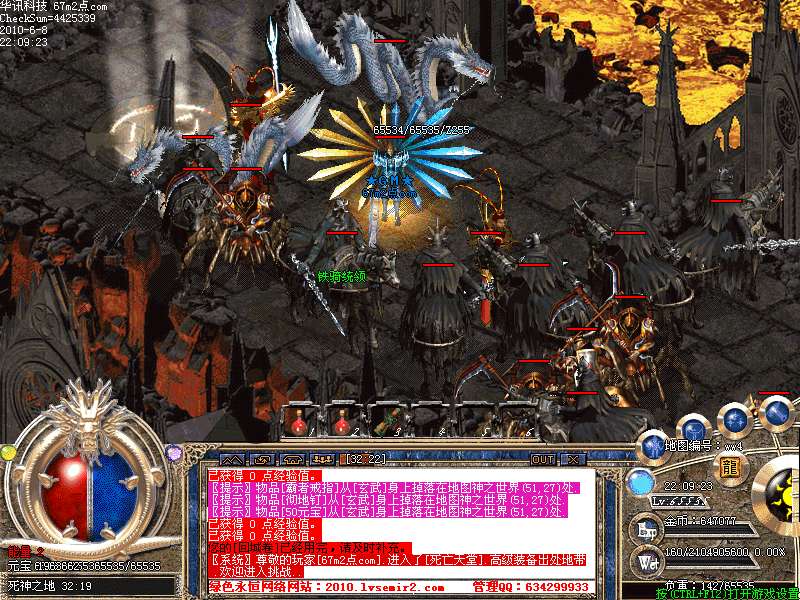Use the green scroll in belt slot 3
This screenshot has width=800, height=600.
(387, 421)
